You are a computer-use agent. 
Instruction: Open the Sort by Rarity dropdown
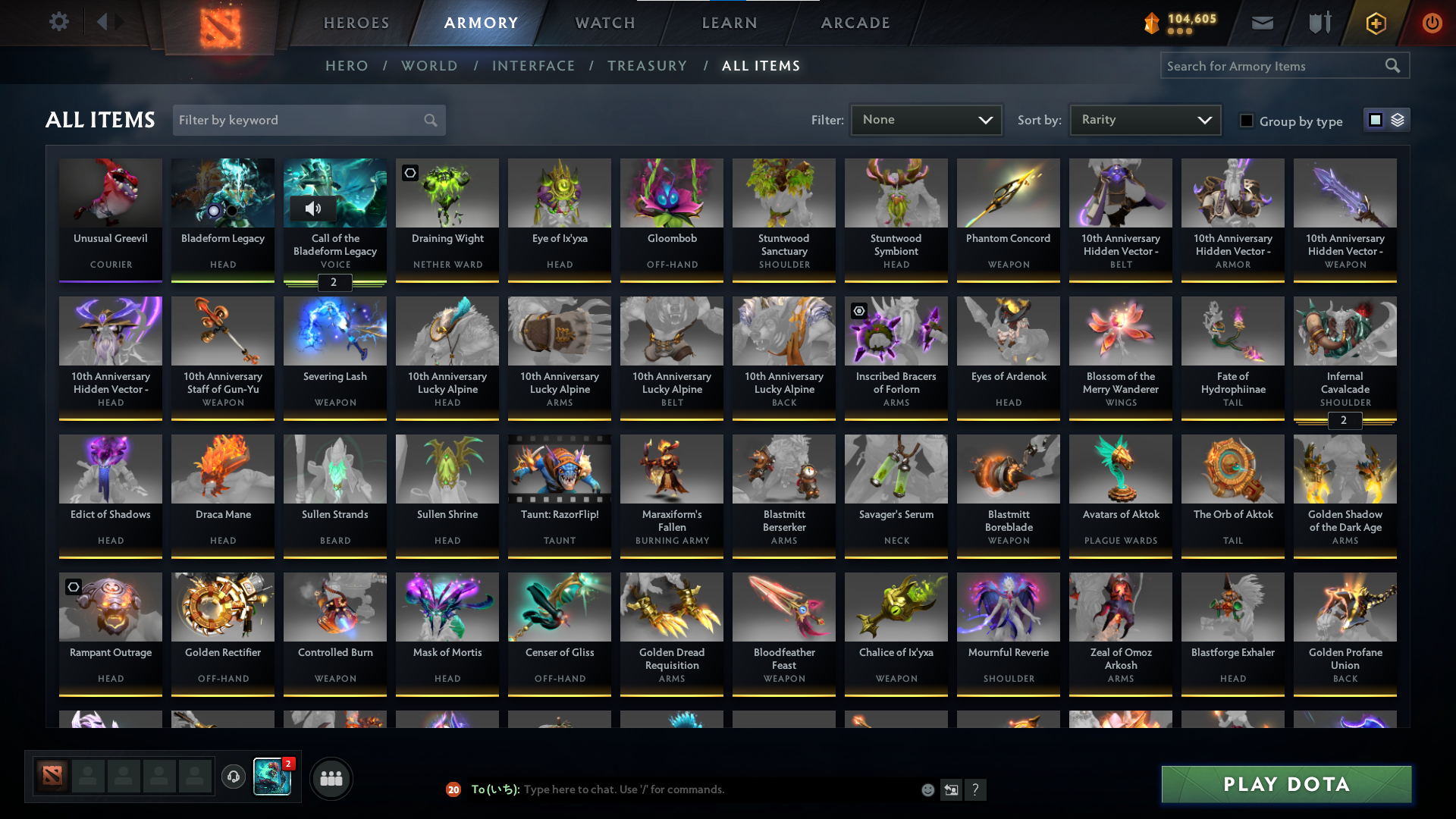tap(1144, 119)
